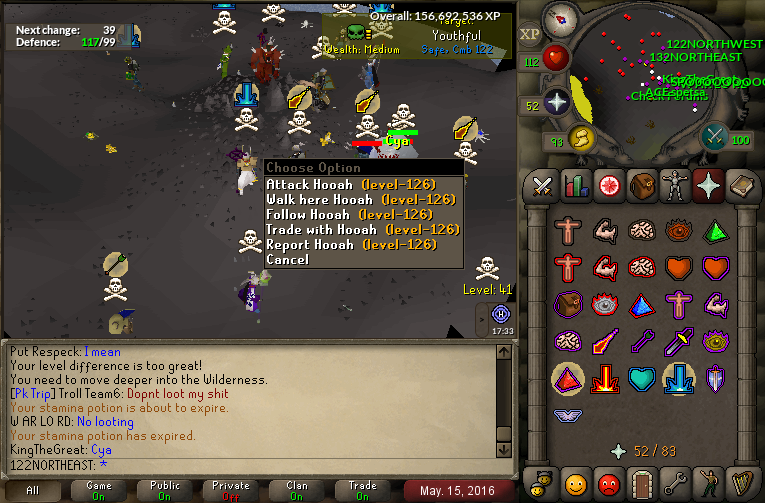Select the Public chat tab
The width and height of the screenshot is (765, 504).
tap(164, 490)
